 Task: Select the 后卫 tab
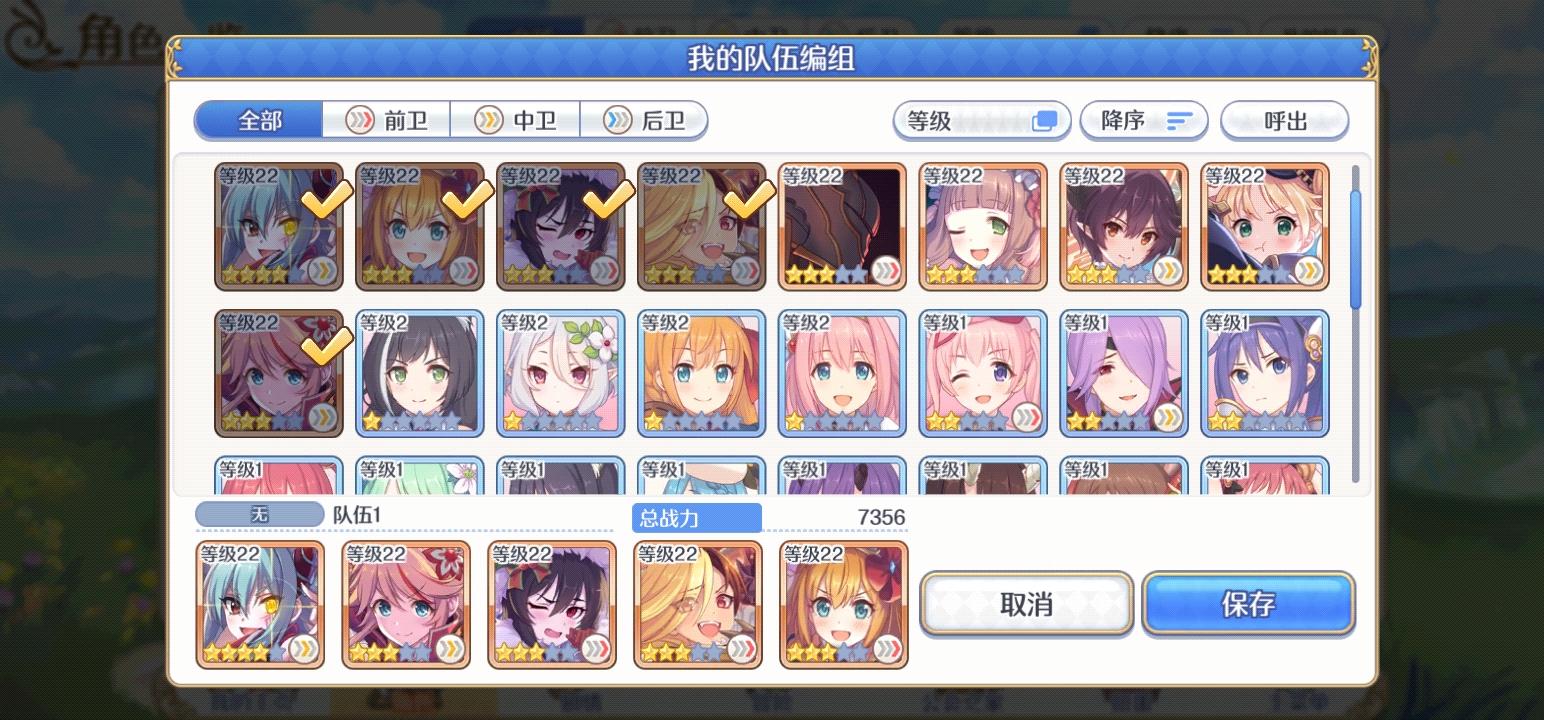pos(644,120)
